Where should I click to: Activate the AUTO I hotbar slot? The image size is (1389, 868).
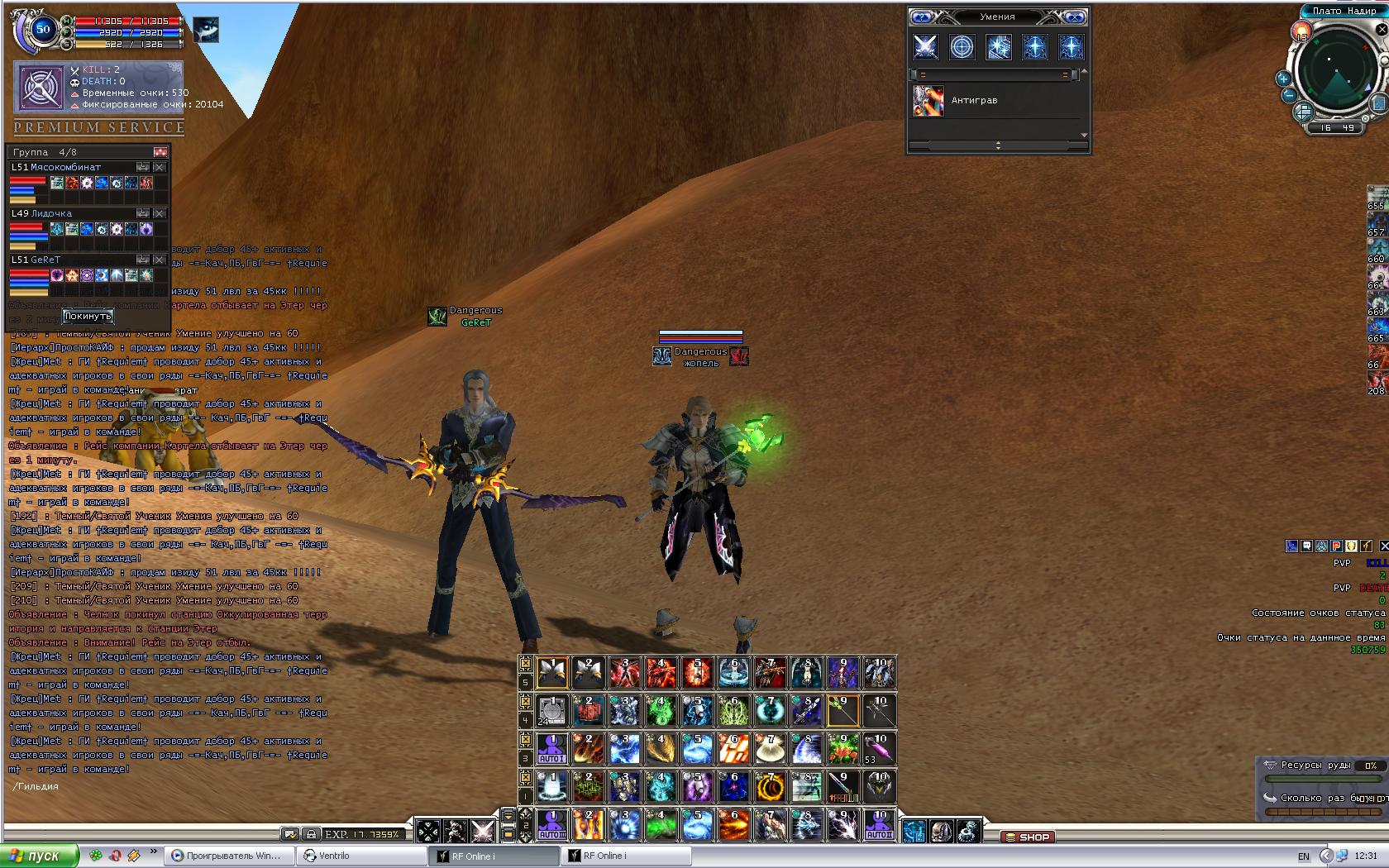(552, 749)
